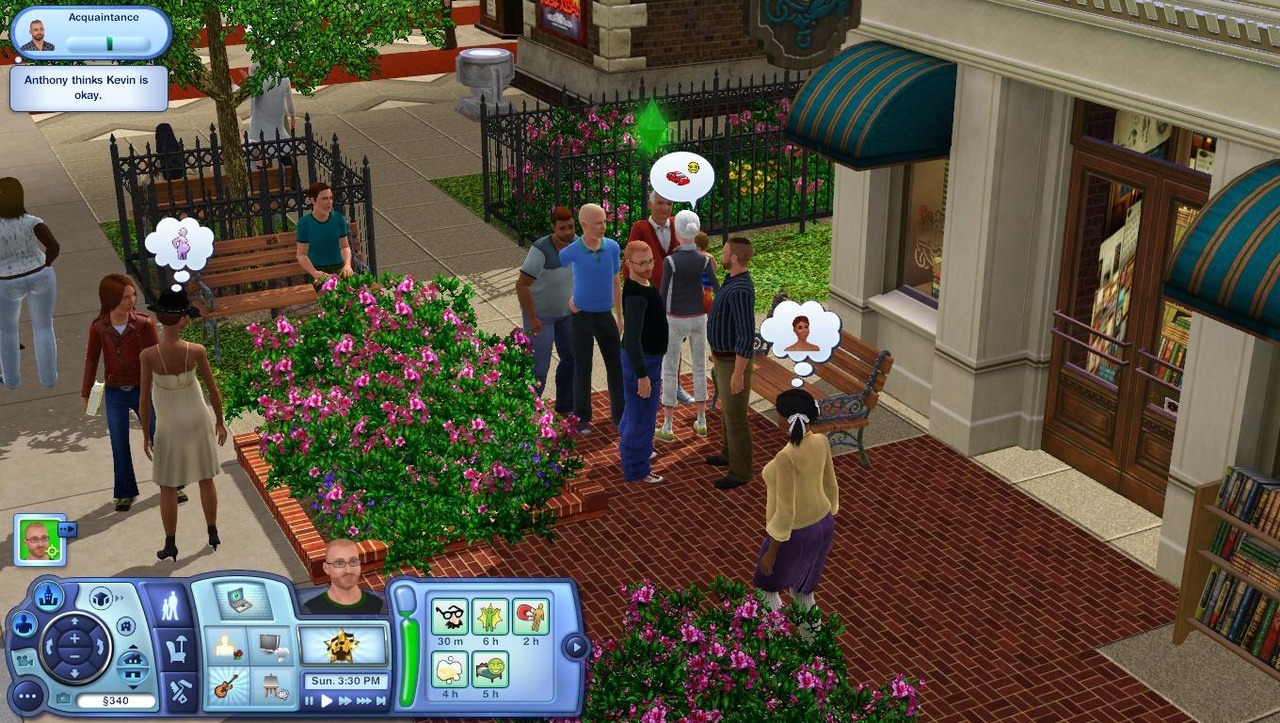
Task: Expand the moodlets panel with the arrow button
Action: [574, 644]
